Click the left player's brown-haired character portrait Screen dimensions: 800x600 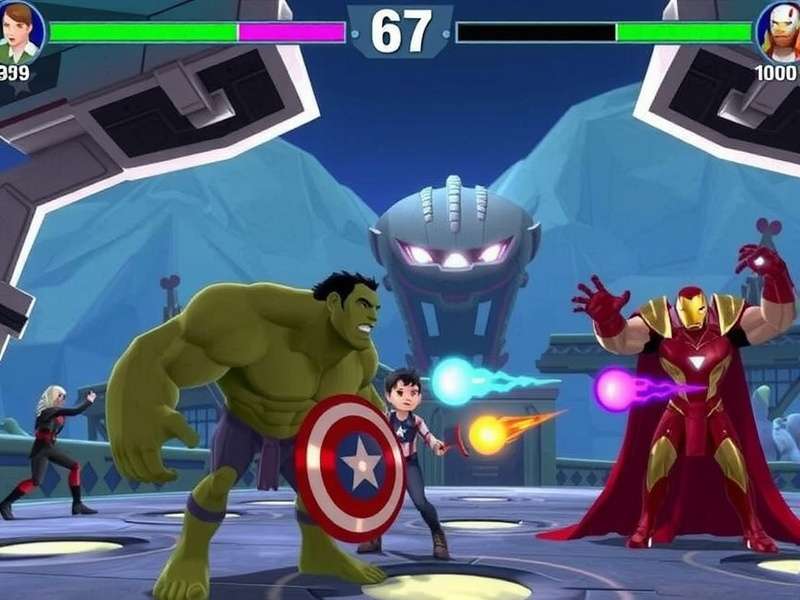(21, 30)
